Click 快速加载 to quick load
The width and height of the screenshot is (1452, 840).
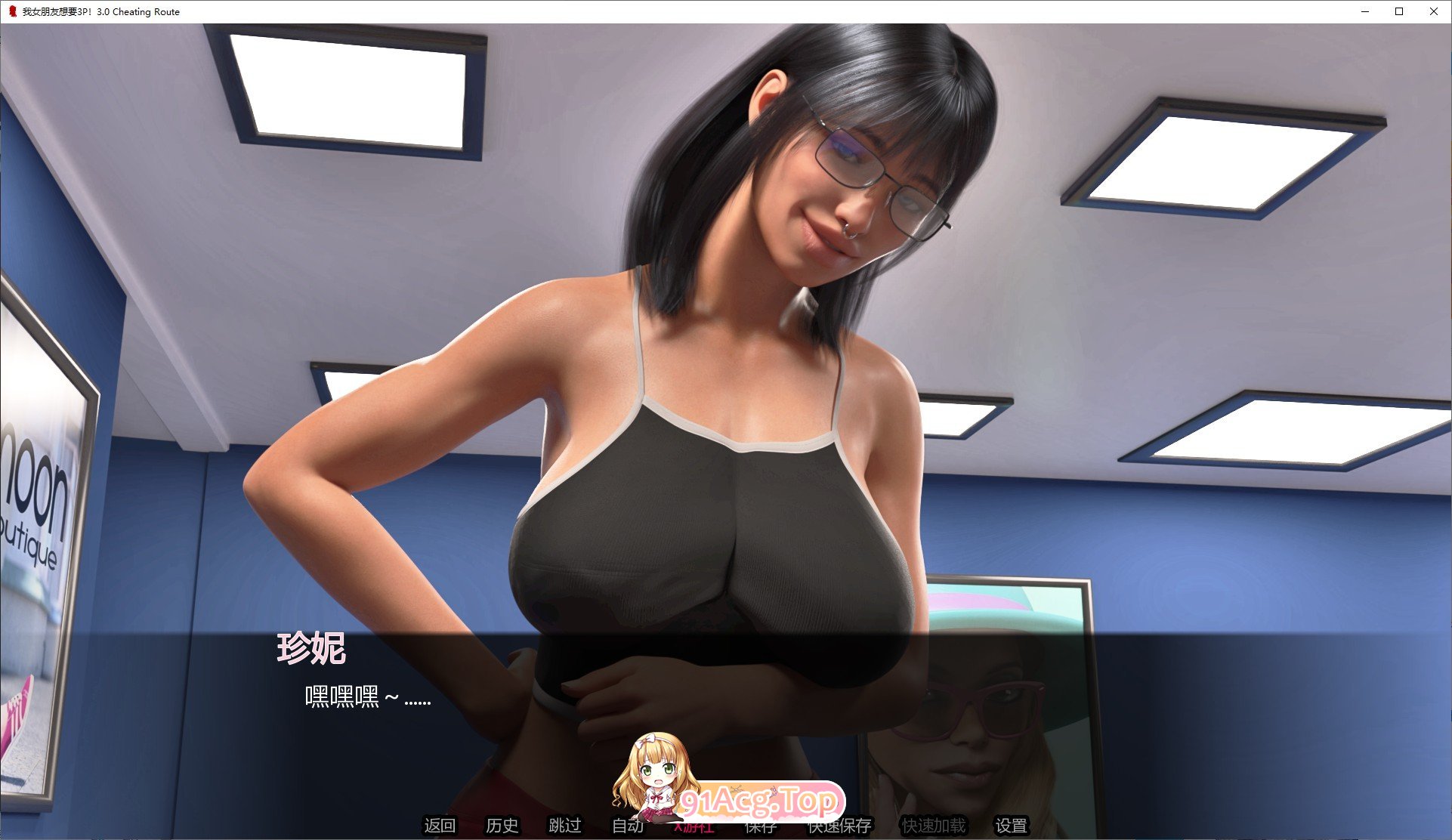coord(931,826)
